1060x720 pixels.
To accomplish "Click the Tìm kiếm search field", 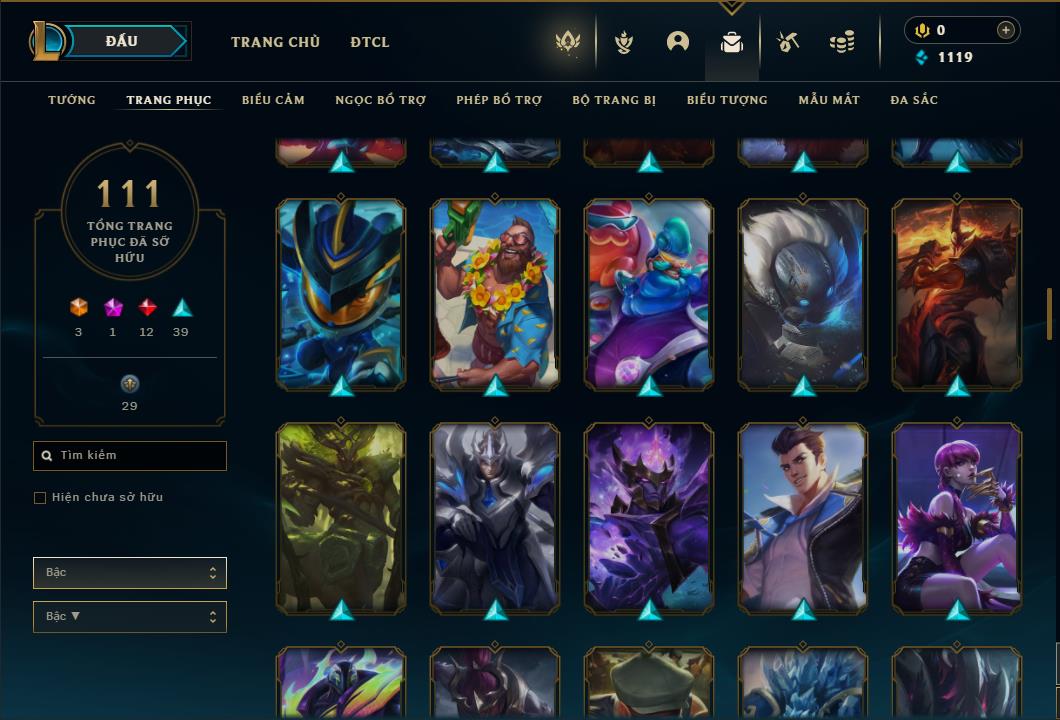I will click(130, 456).
